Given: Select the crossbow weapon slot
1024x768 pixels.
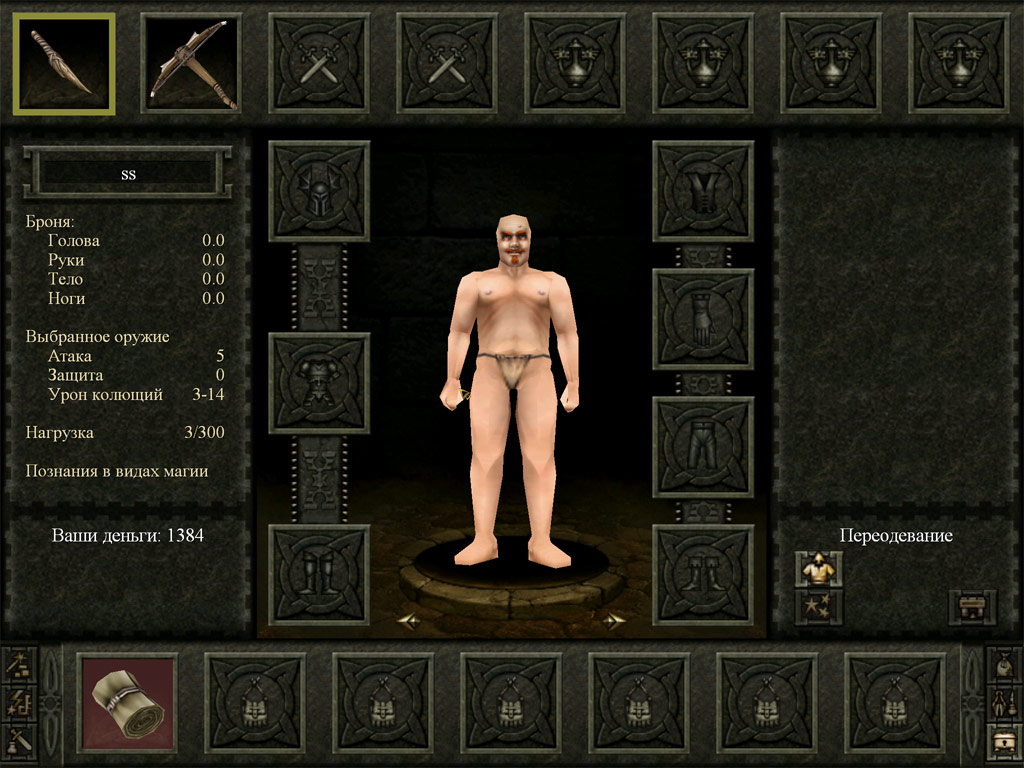Looking at the screenshot, I should (x=191, y=63).
